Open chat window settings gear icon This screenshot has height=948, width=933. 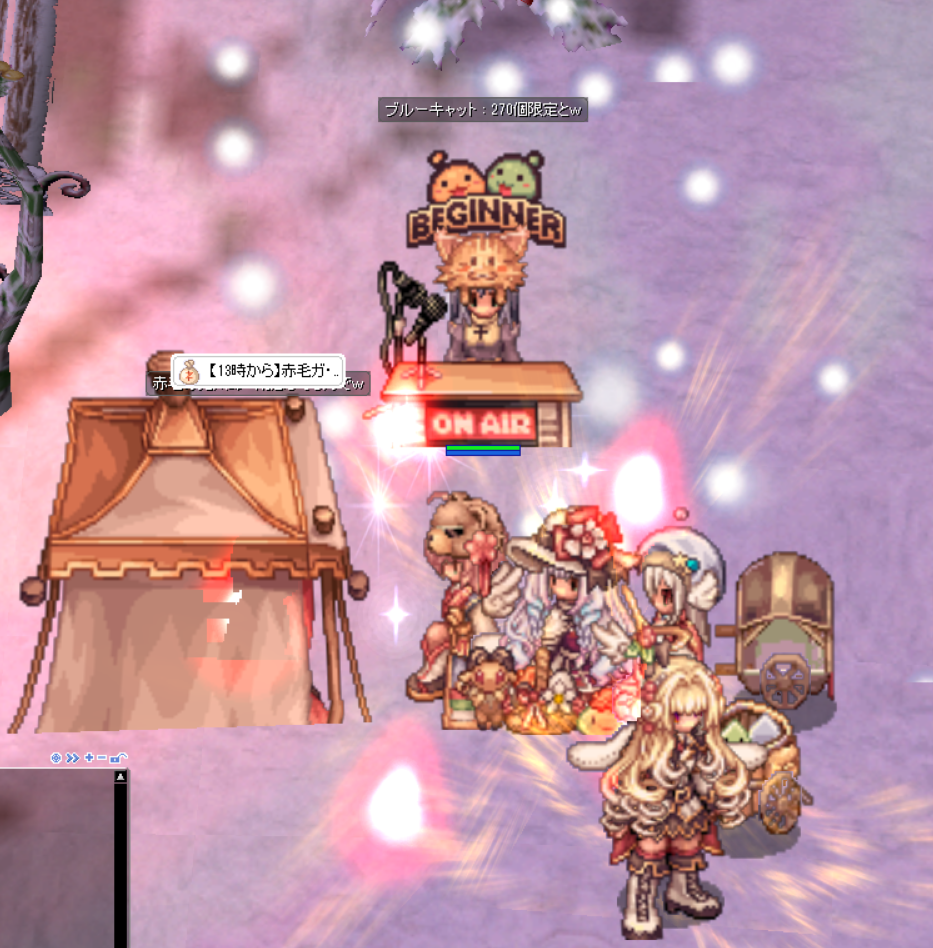(56, 758)
